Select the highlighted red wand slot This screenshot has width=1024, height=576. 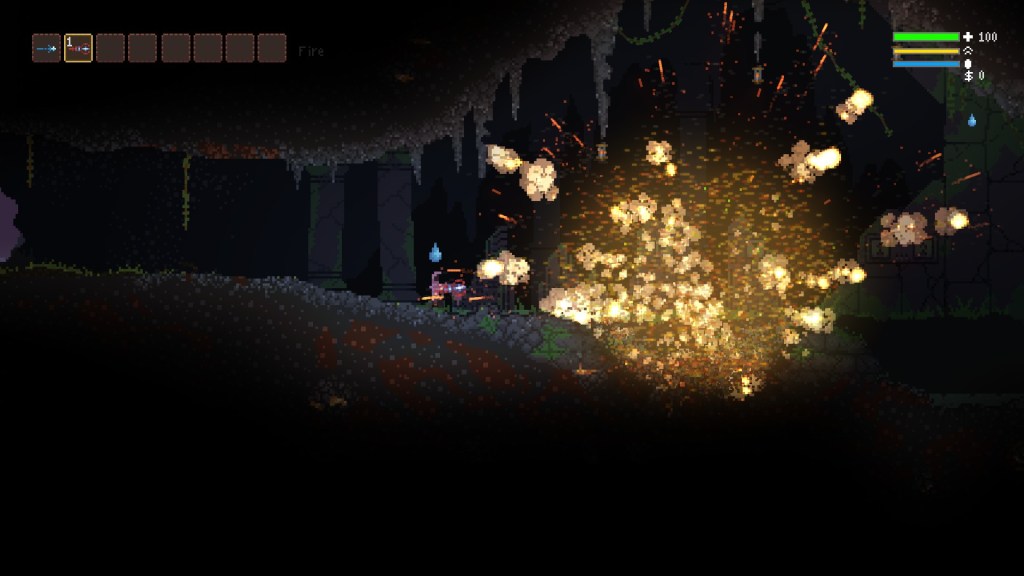coord(78,48)
